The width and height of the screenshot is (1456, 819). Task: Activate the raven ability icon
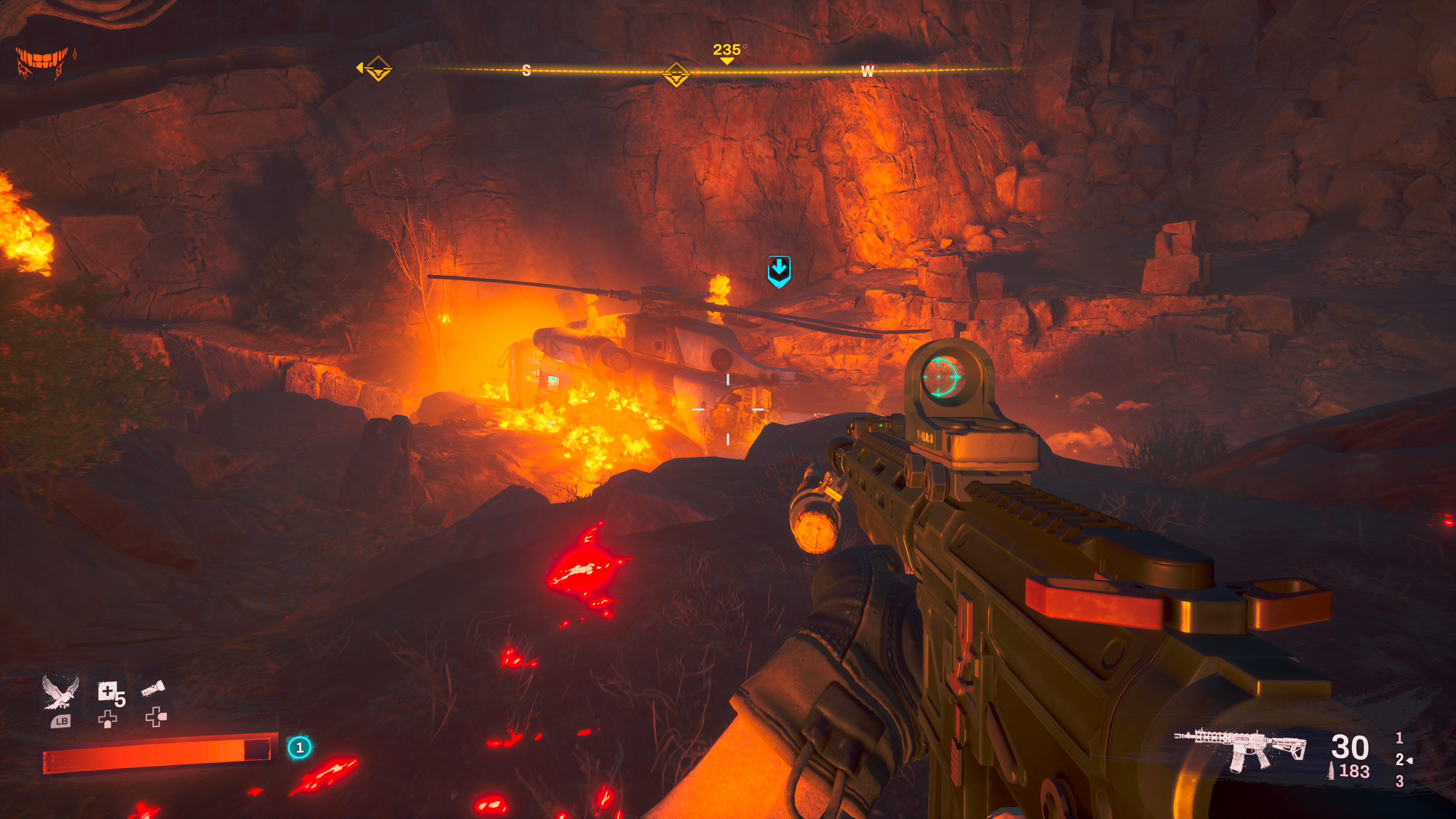(60, 692)
